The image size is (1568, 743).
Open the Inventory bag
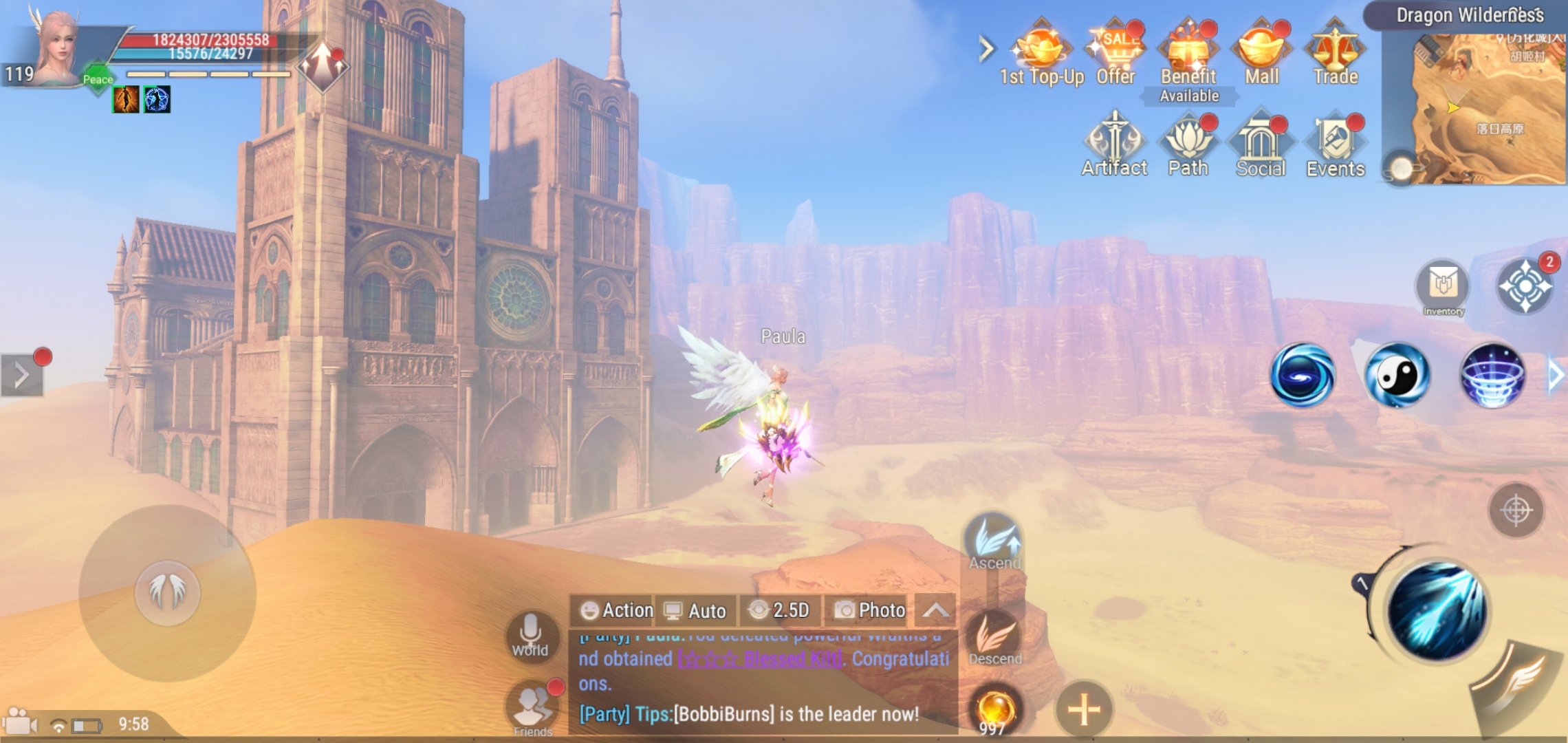click(x=1443, y=288)
